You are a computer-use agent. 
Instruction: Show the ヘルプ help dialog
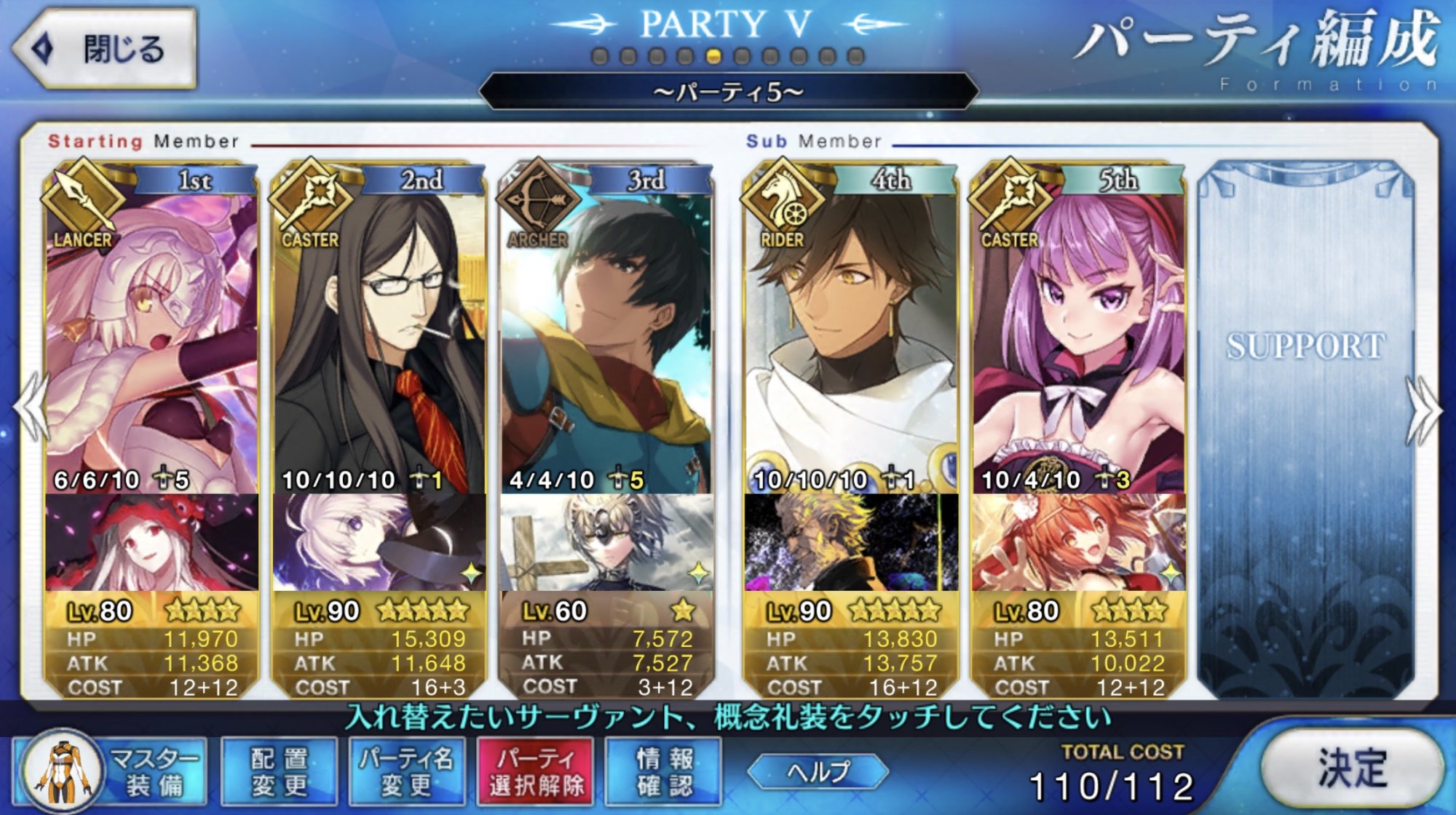[x=818, y=771]
